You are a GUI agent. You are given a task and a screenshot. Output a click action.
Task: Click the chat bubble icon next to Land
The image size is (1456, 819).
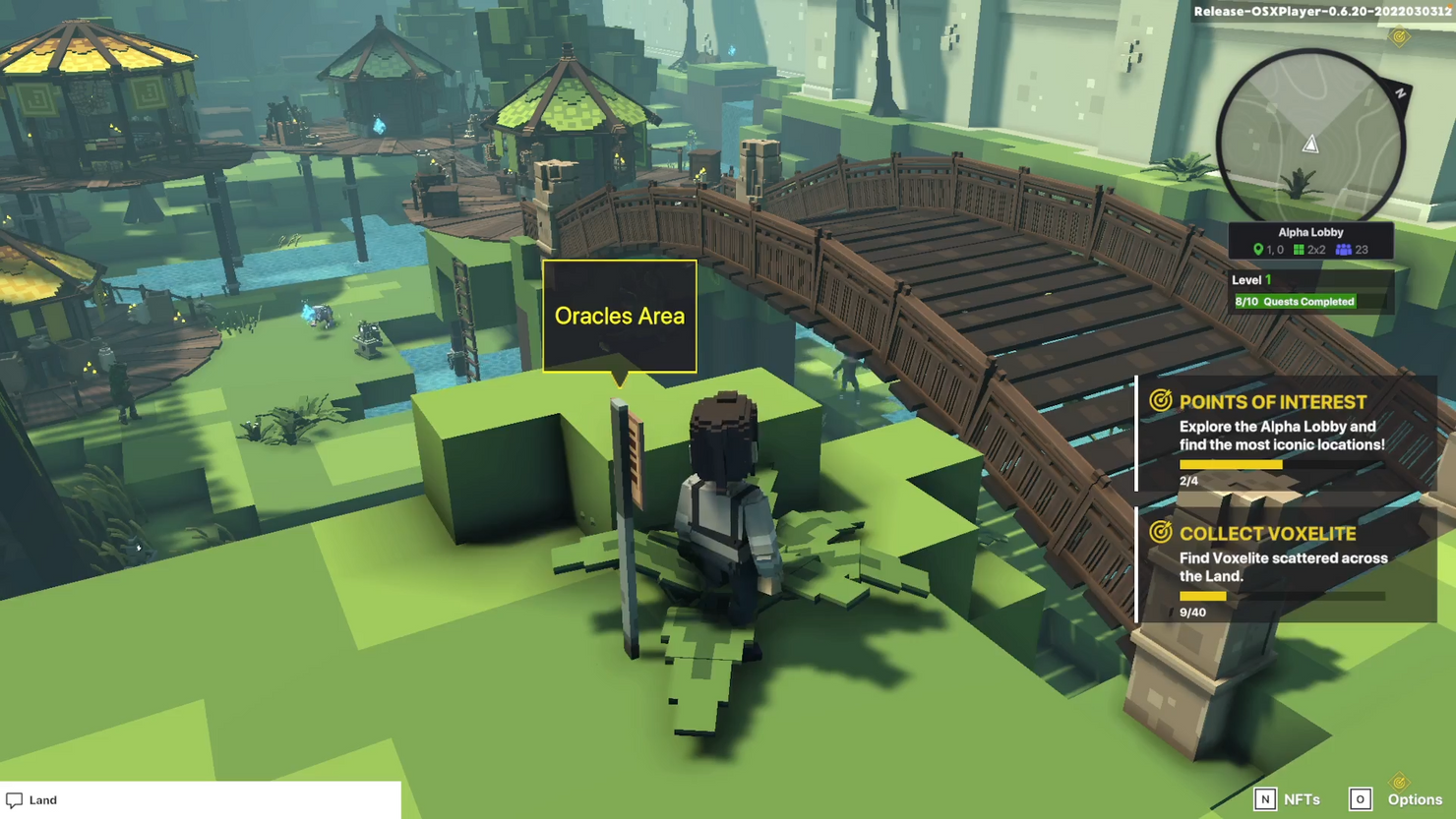(x=13, y=799)
